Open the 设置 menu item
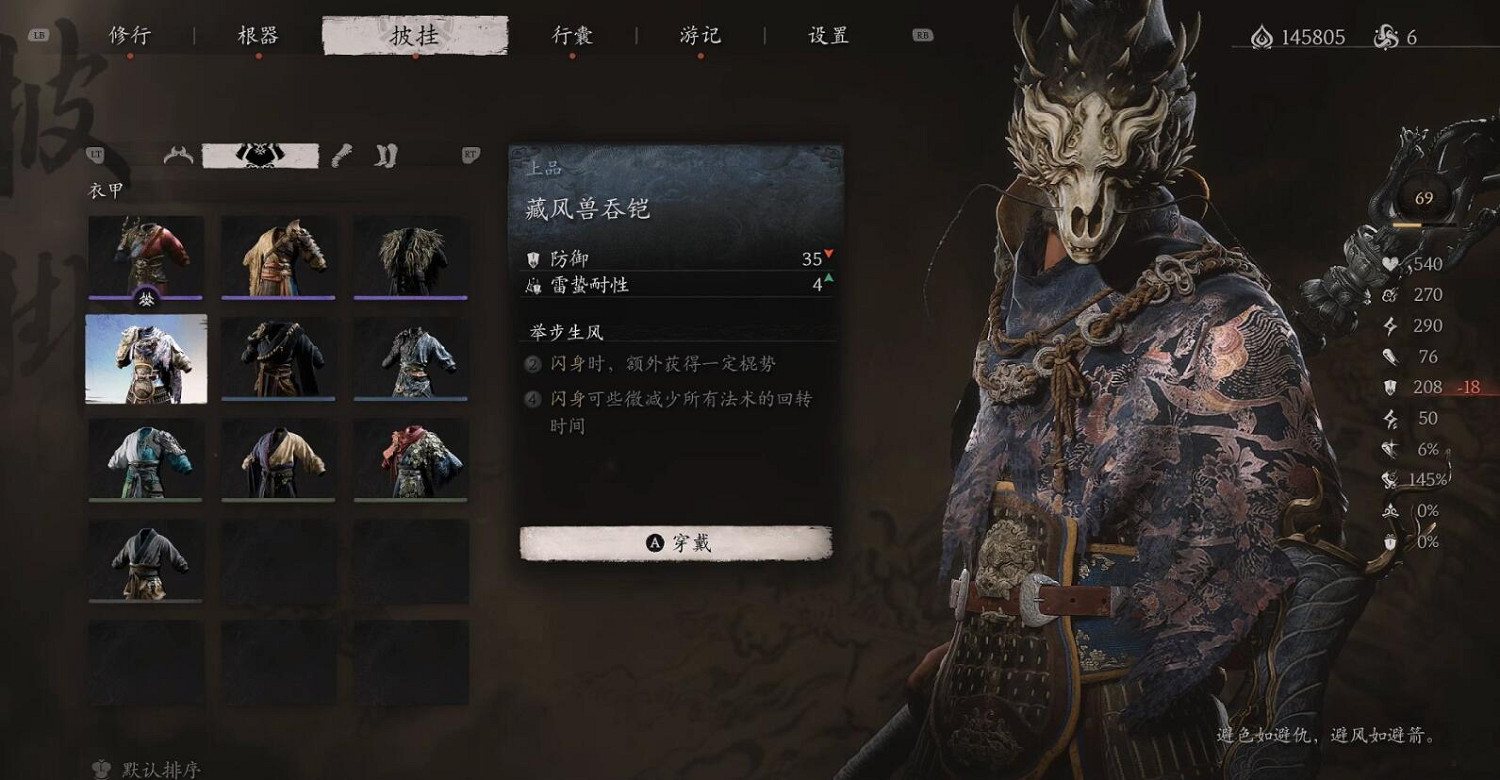 coord(826,35)
